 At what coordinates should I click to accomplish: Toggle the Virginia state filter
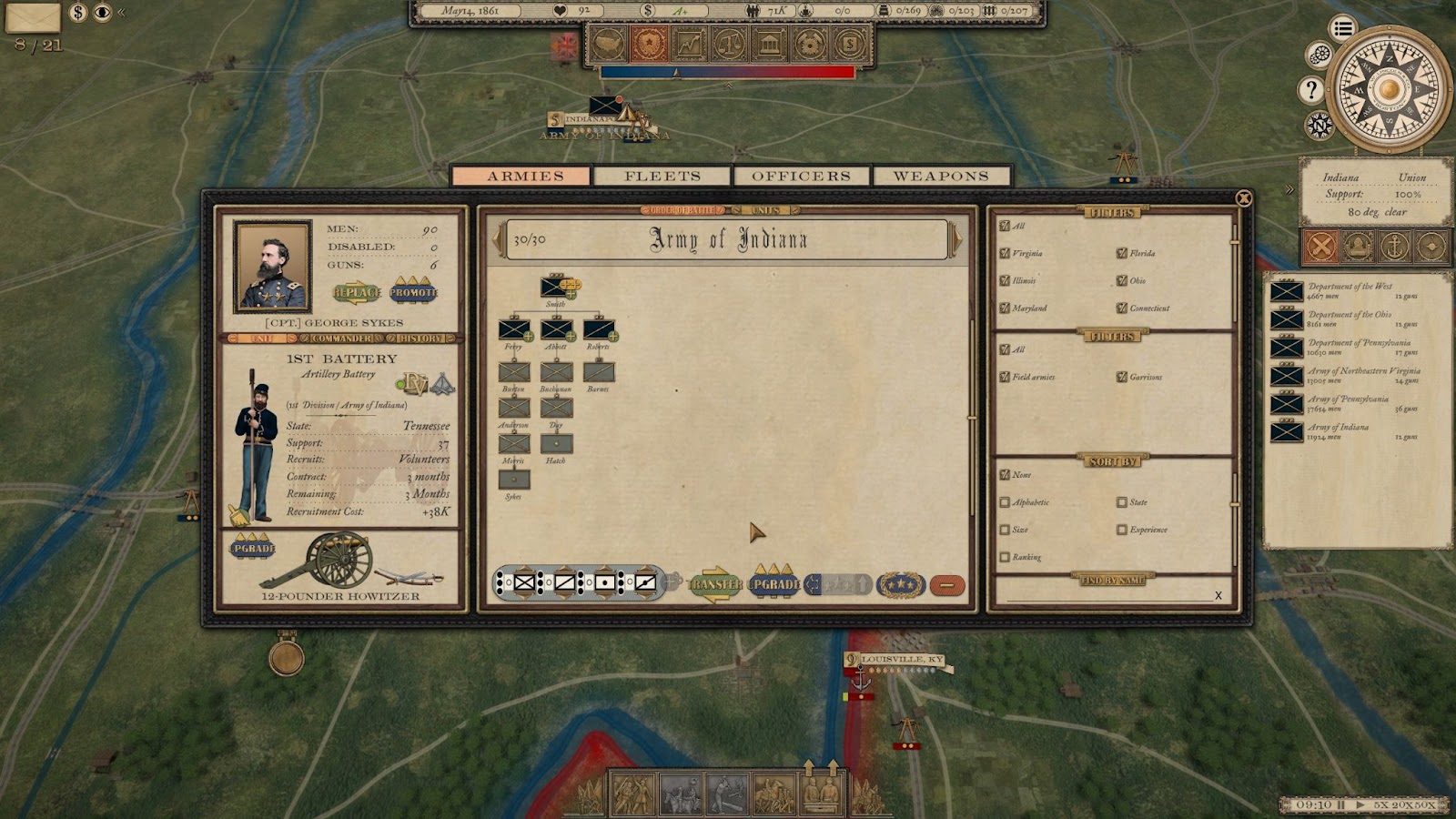[1005, 254]
